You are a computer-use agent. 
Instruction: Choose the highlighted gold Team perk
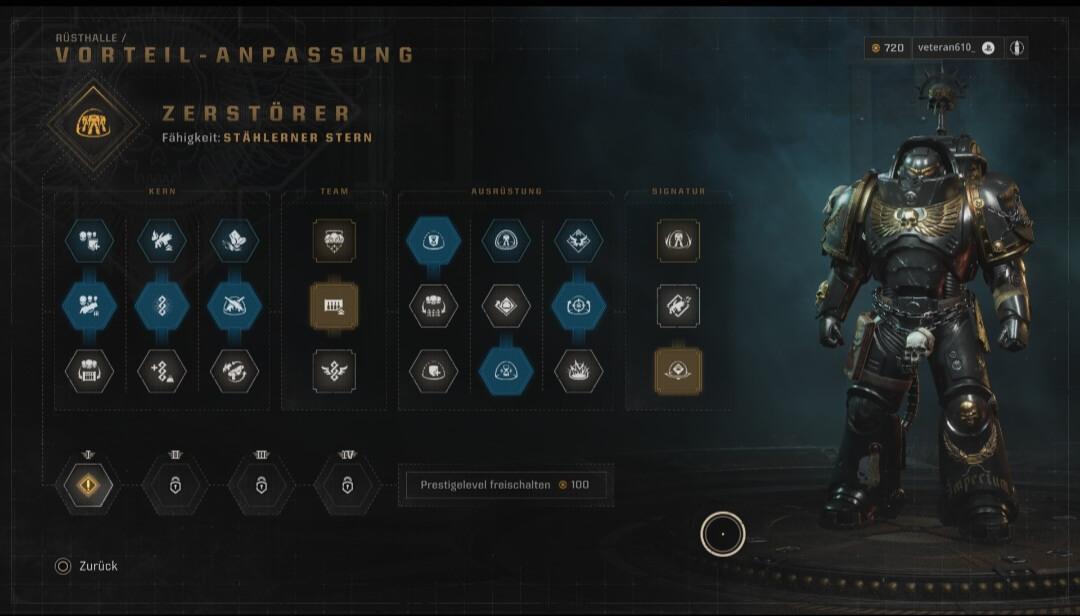point(334,305)
